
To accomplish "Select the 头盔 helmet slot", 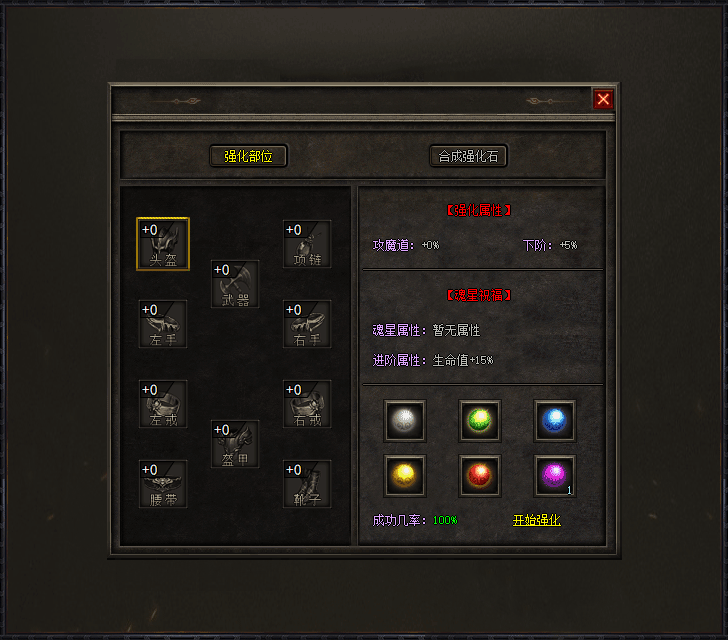I will coord(163,244).
